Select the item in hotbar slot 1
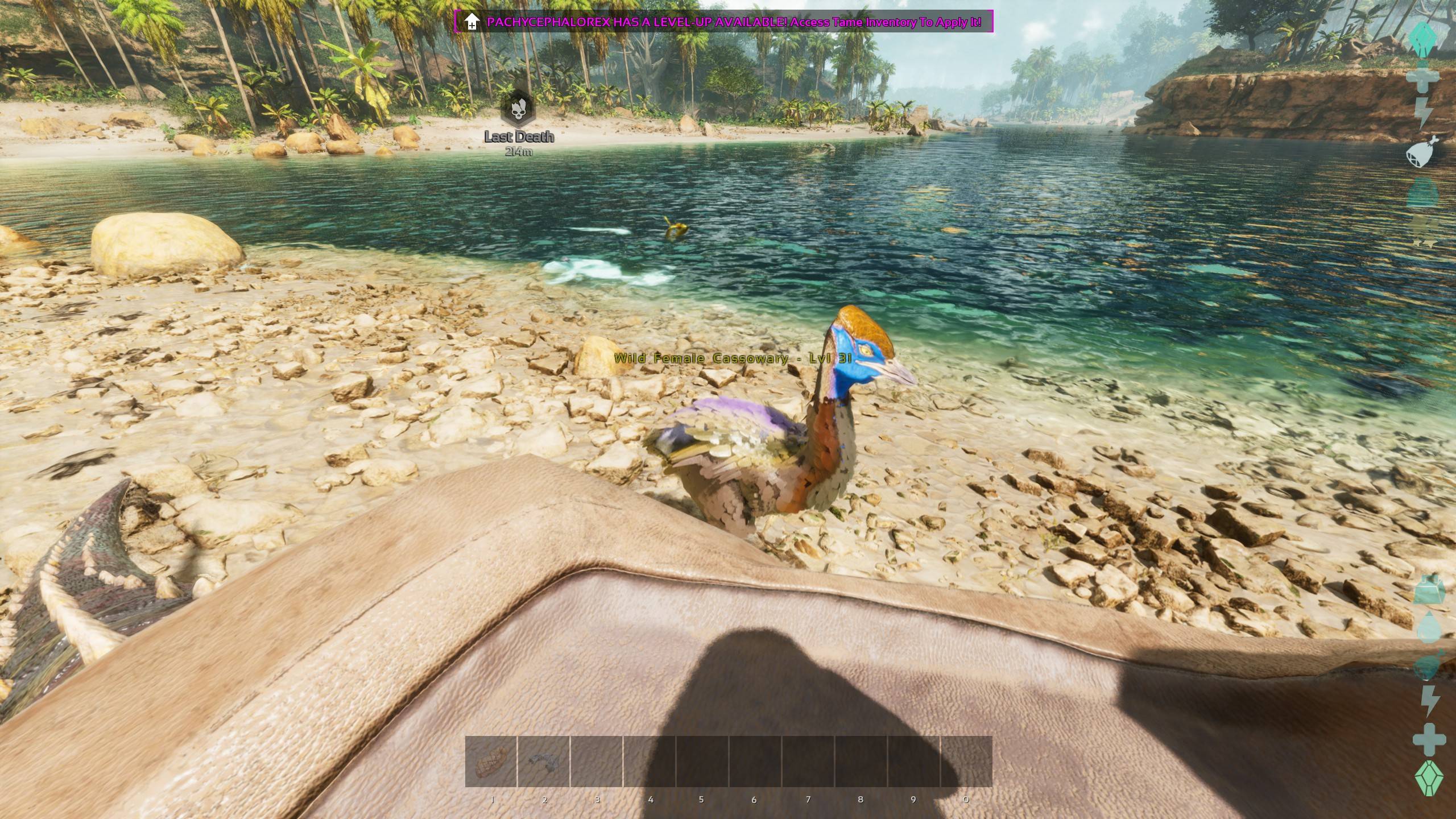This screenshot has height=819, width=1456. pyautogui.click(x=491, y=761)
